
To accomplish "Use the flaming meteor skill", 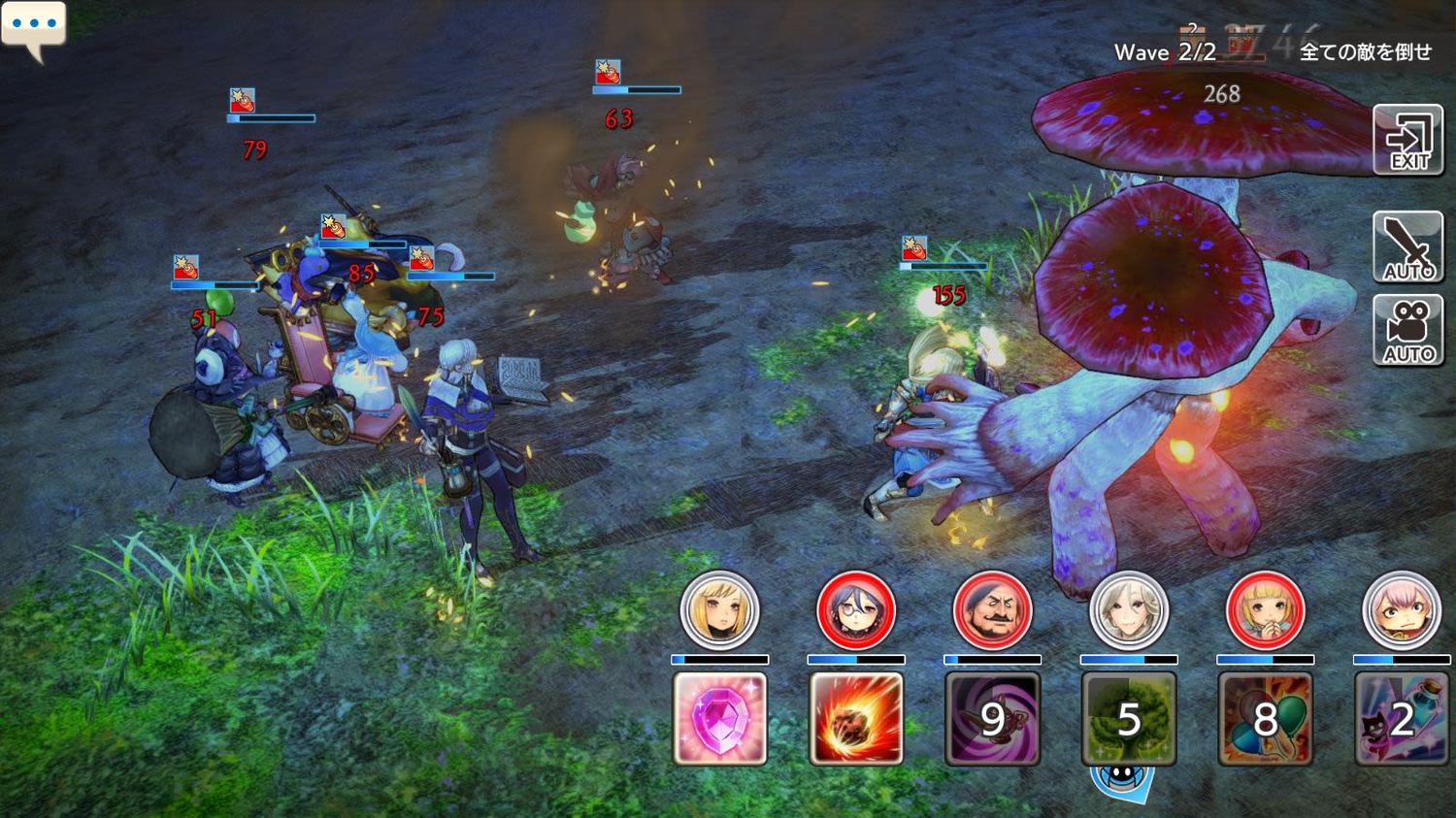I will 856,718.
